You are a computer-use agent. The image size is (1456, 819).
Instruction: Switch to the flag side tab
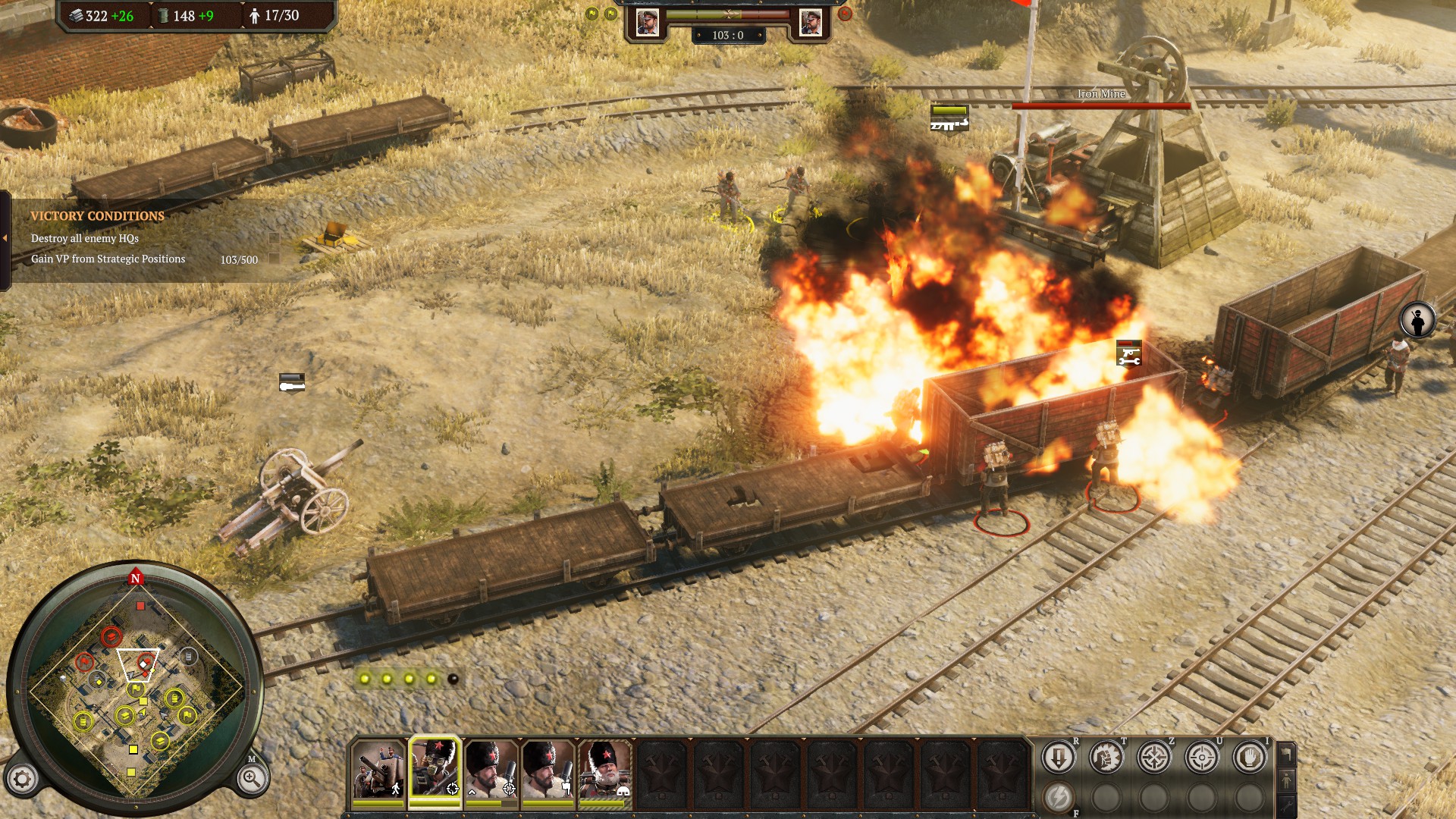[x=1286, y=754]
